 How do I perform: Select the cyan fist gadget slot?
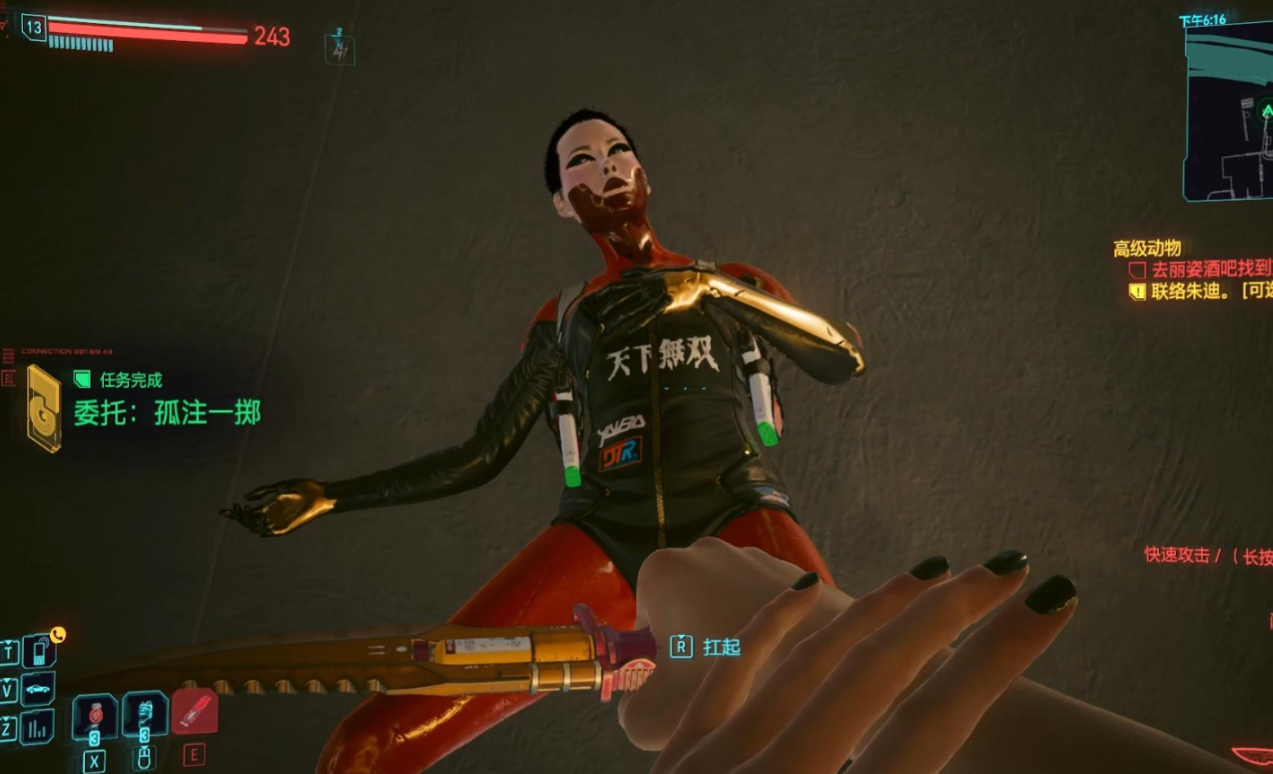tap(144, 714)
